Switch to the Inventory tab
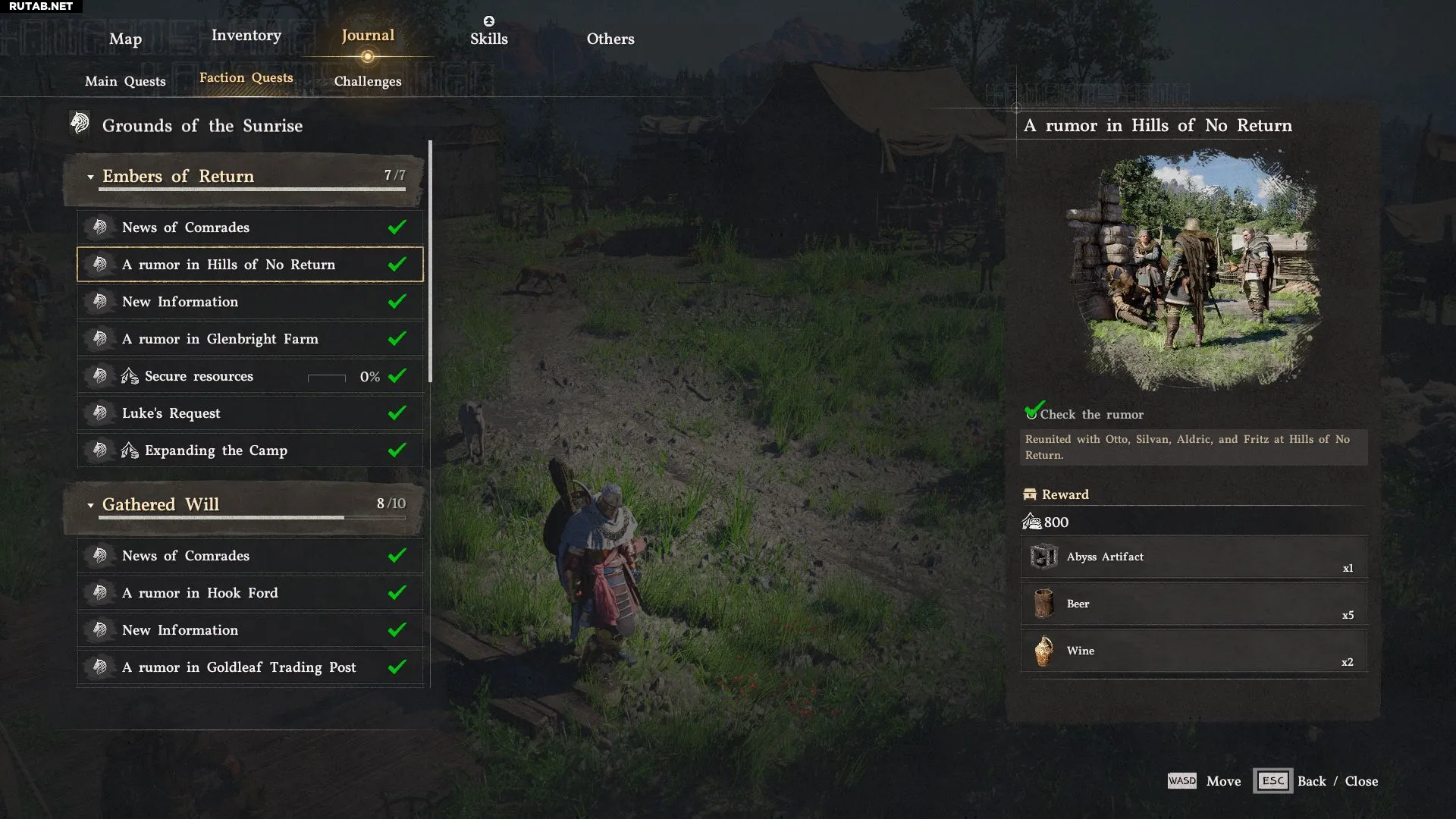 pos(246,35)
